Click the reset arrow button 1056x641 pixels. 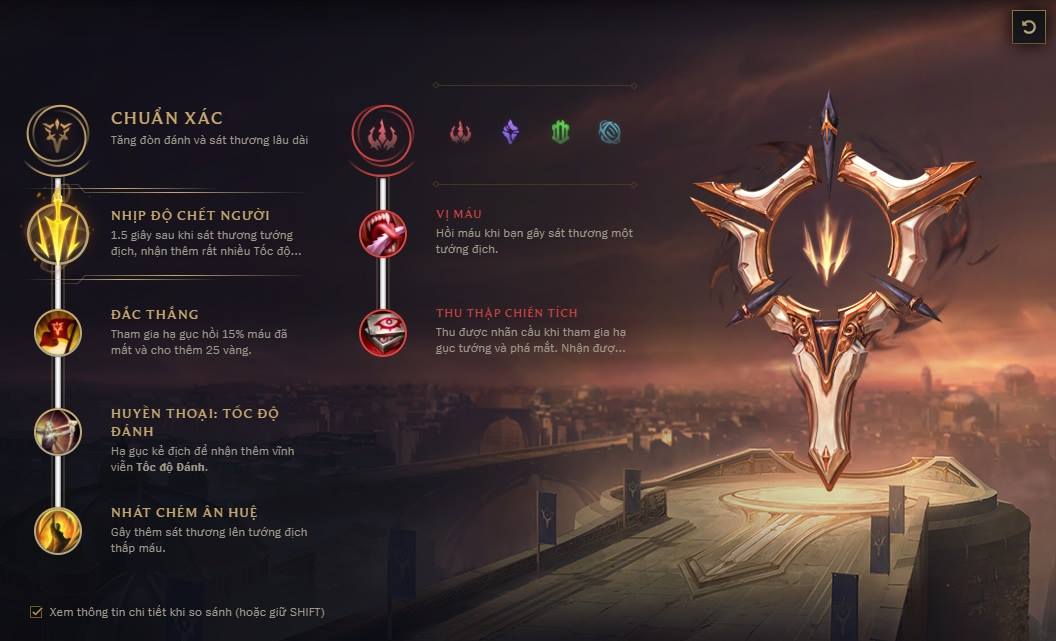pyautogui.click(x=1028, y=26)
